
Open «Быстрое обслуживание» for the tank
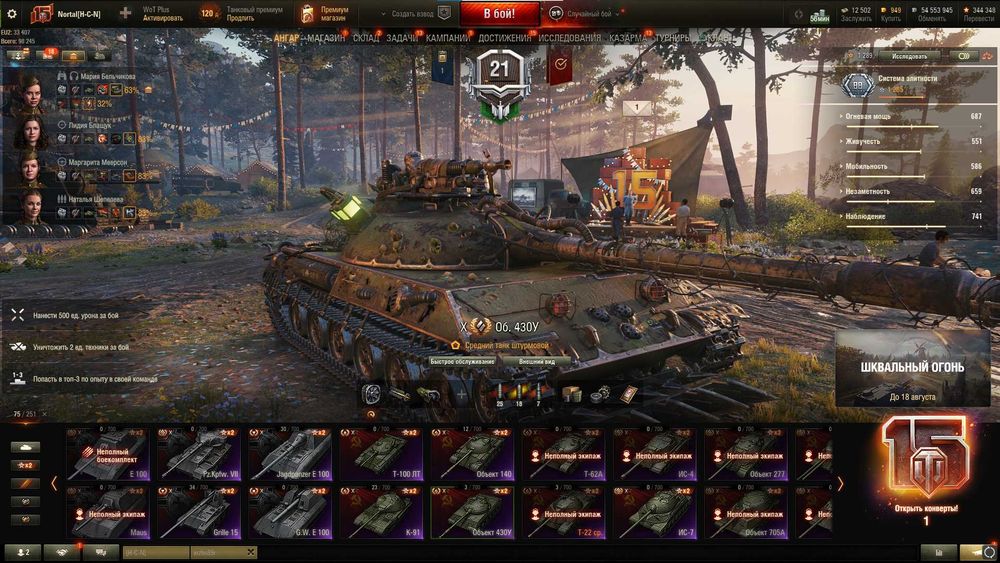click(x=462, y=361)
